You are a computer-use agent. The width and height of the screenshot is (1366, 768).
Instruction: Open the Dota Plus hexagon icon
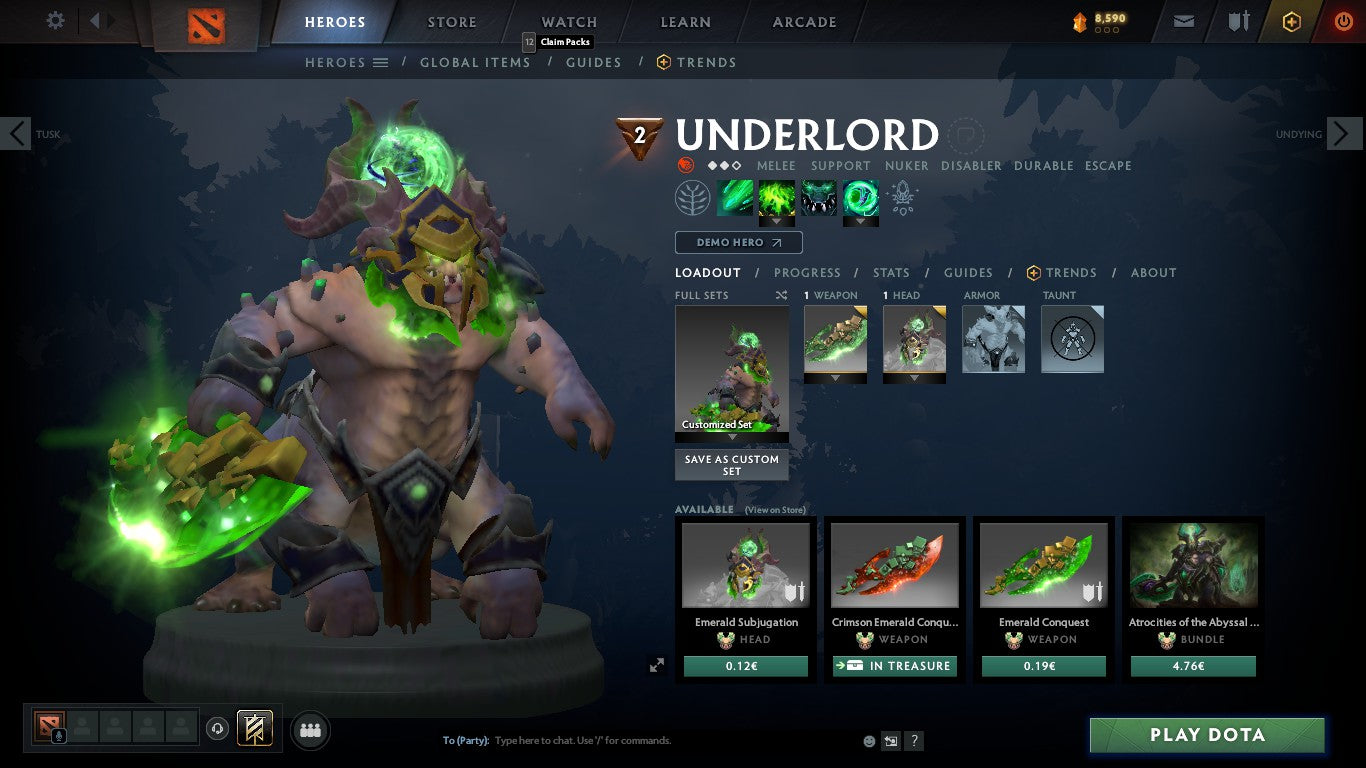pyautogui.click(x=1290, y=21)
